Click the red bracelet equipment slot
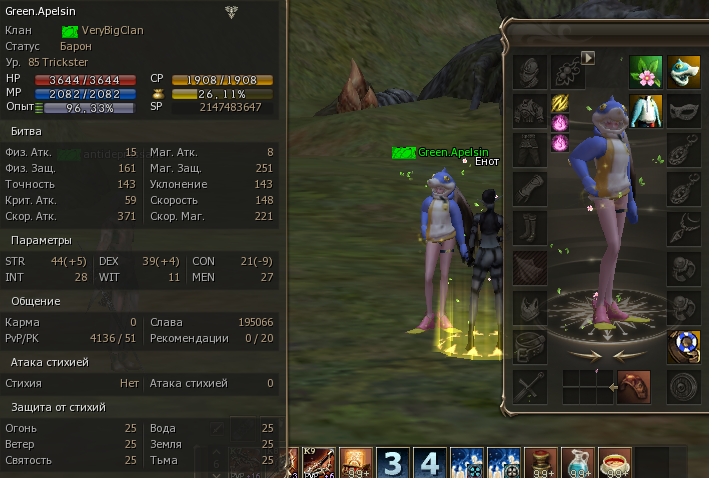 pyautogui.click(x=634, y=386)
